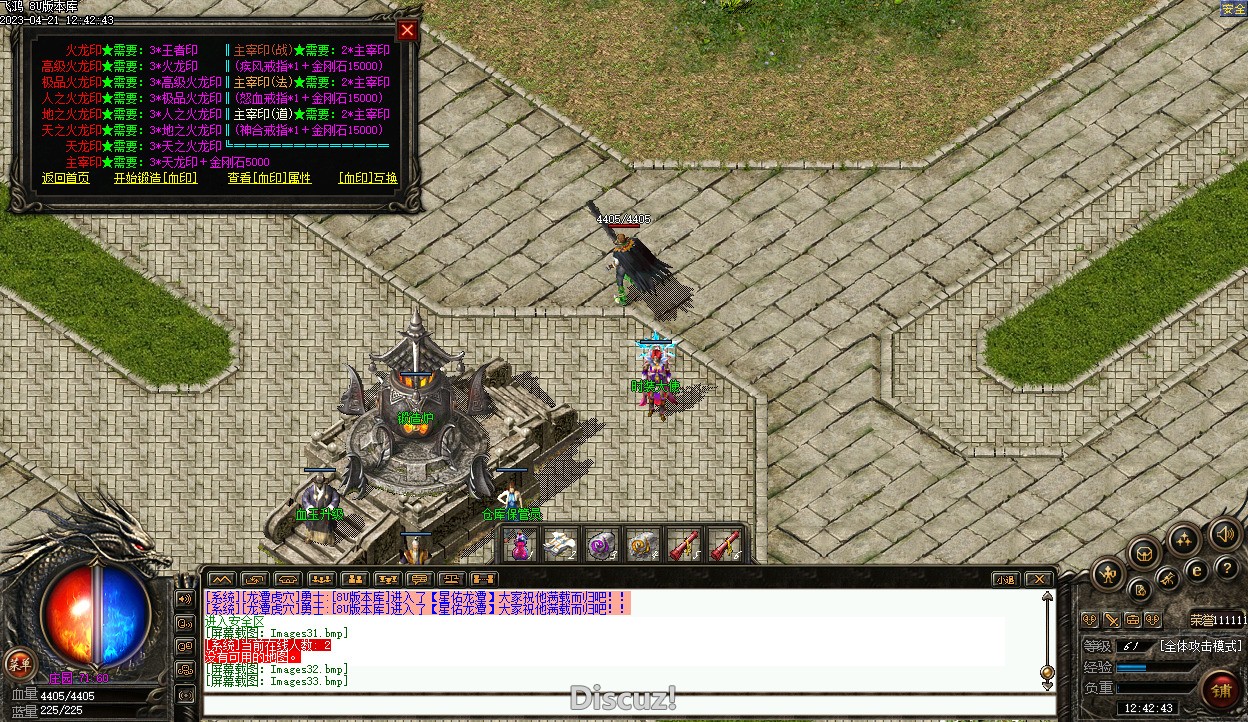The width and height of the screenshot is (1248, 722).
Task: Close the chat panel with its X button
Action: [1039, 579]
